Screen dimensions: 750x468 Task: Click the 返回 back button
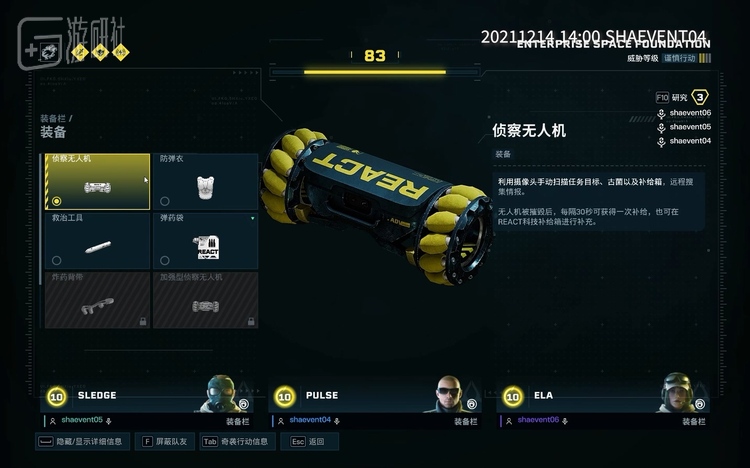(309, 441)
